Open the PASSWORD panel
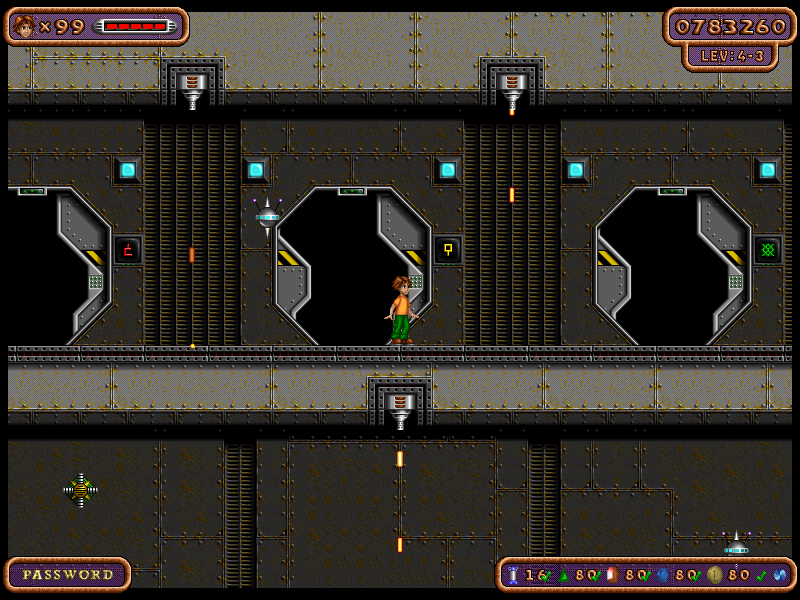 68,574
